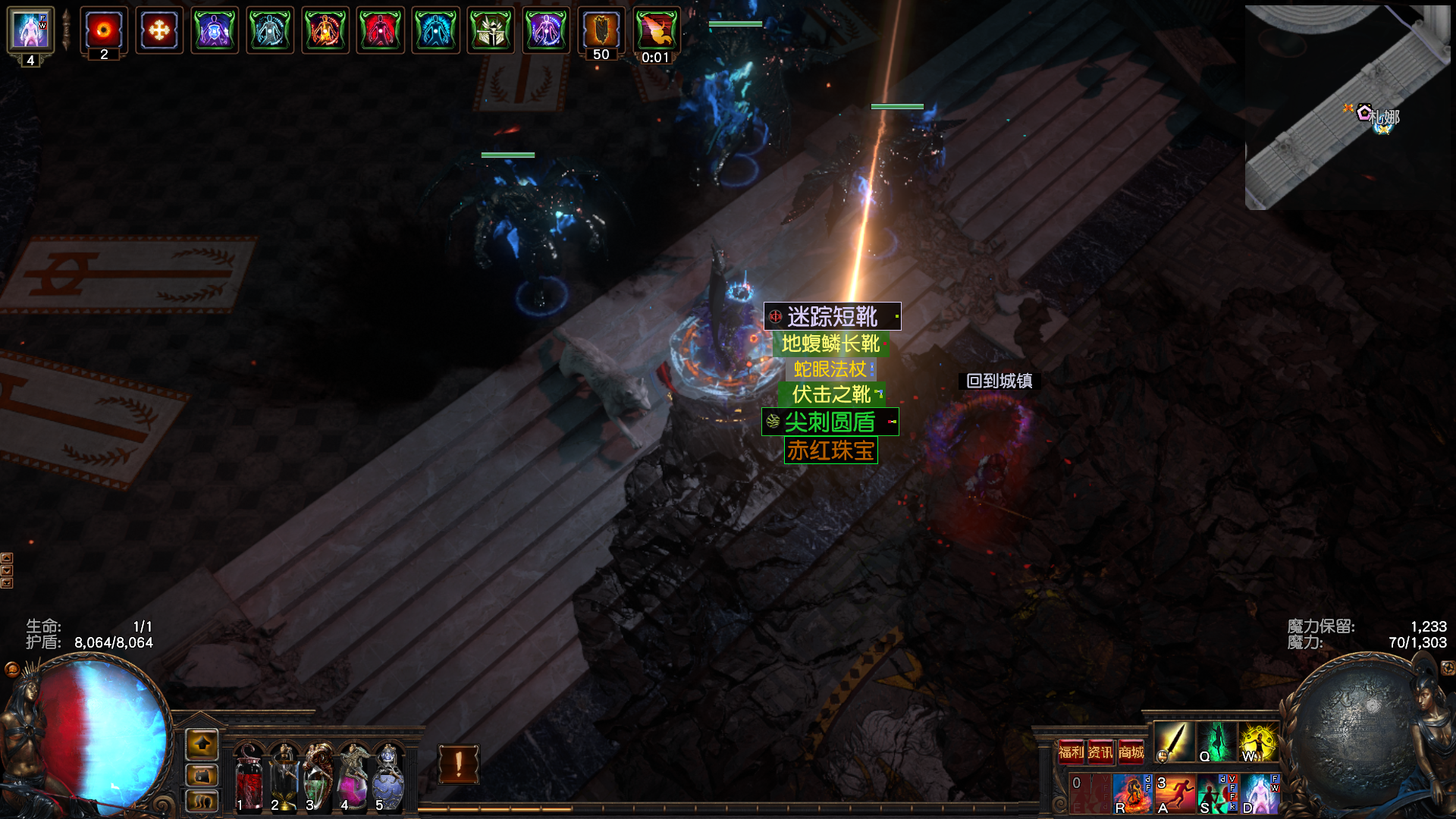Activate the yellow aura skill on W

click(x=1258, y=741)
